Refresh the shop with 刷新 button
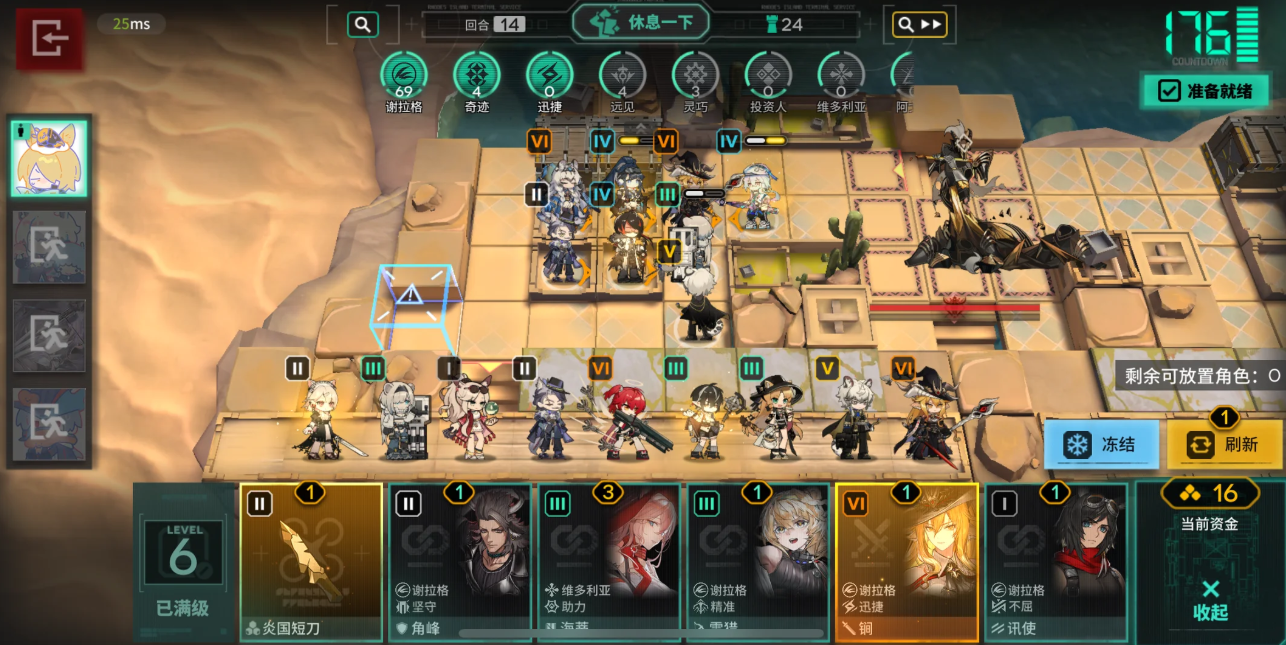The image size is (1286, 645). click(x=1223, y=444)
